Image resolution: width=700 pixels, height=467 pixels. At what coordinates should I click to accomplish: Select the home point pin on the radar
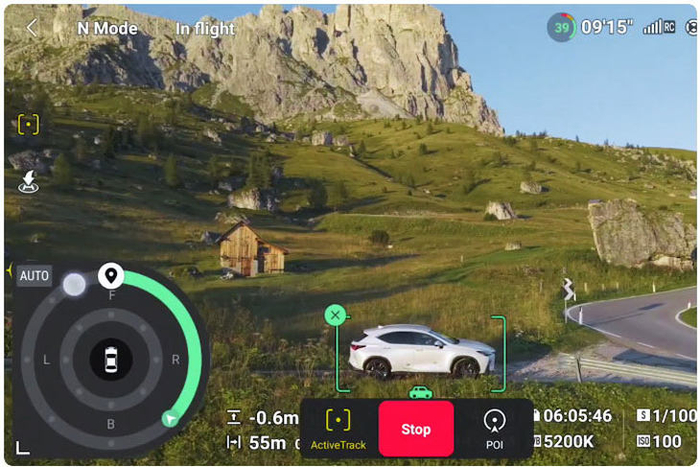pos(111,274)
